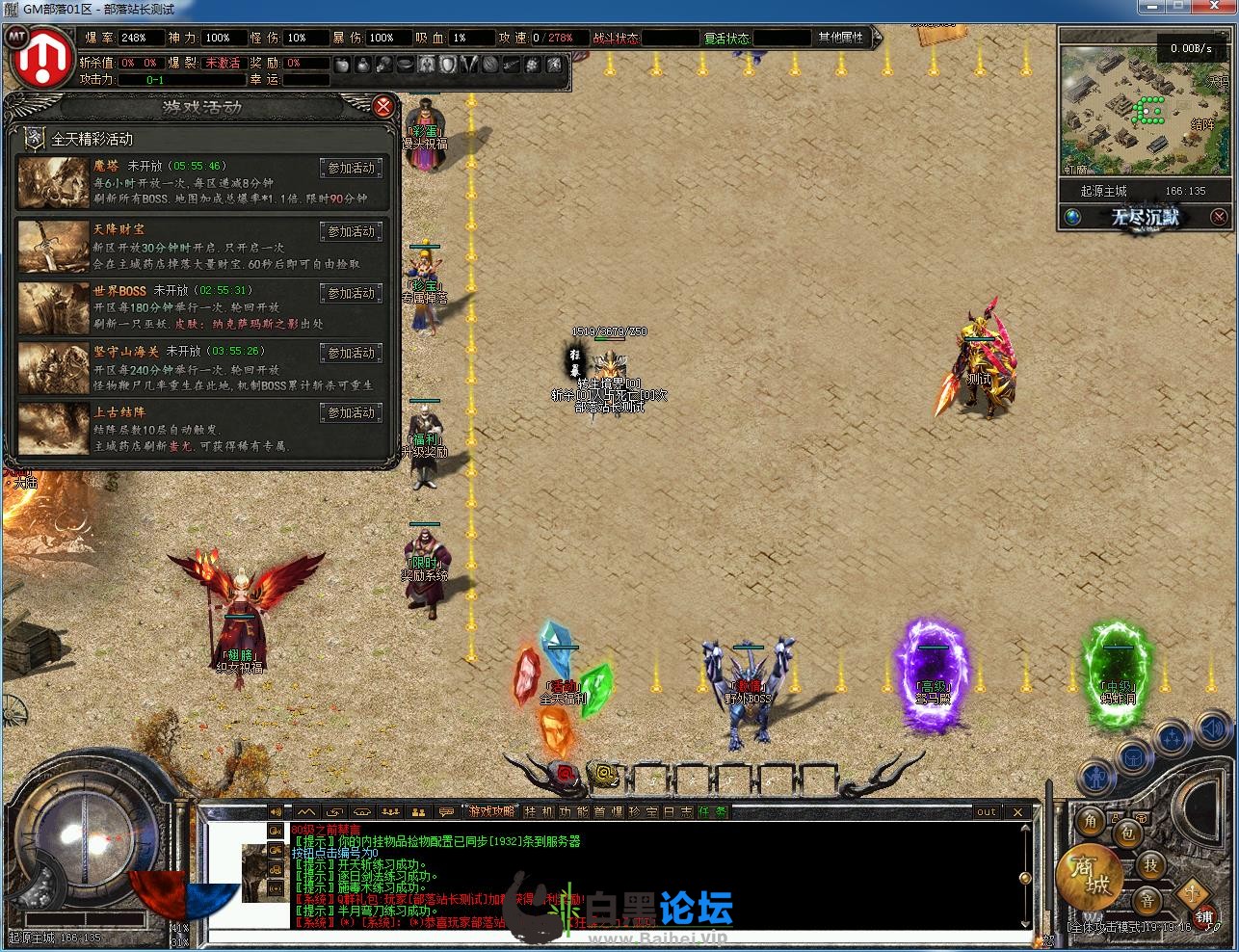Select the green 任务 quest tab

(x=713, y=812)
